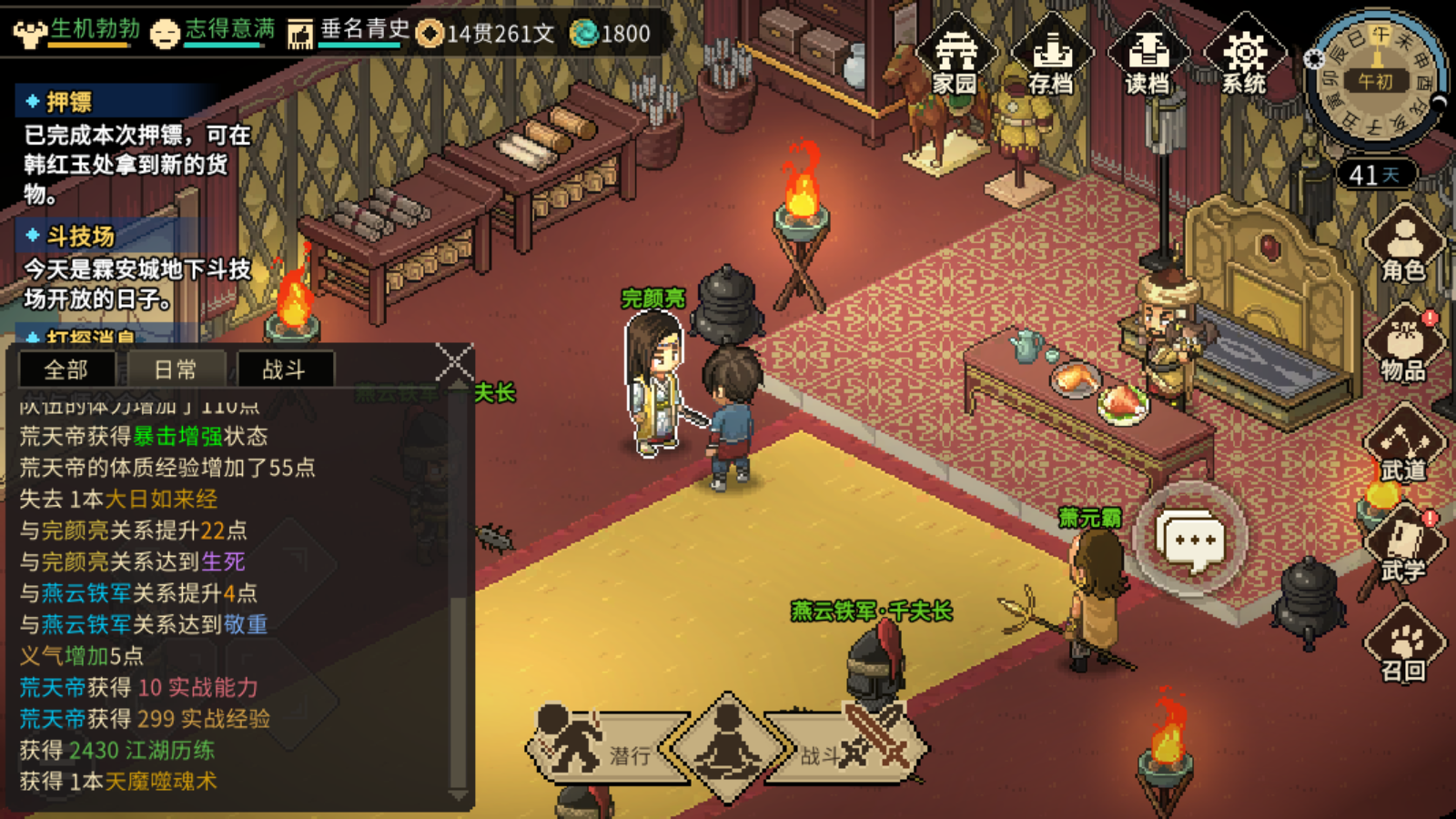Close the message log panel
Image resolution: width=1456 pixels, height=819 pixels.
pos(454,362)
